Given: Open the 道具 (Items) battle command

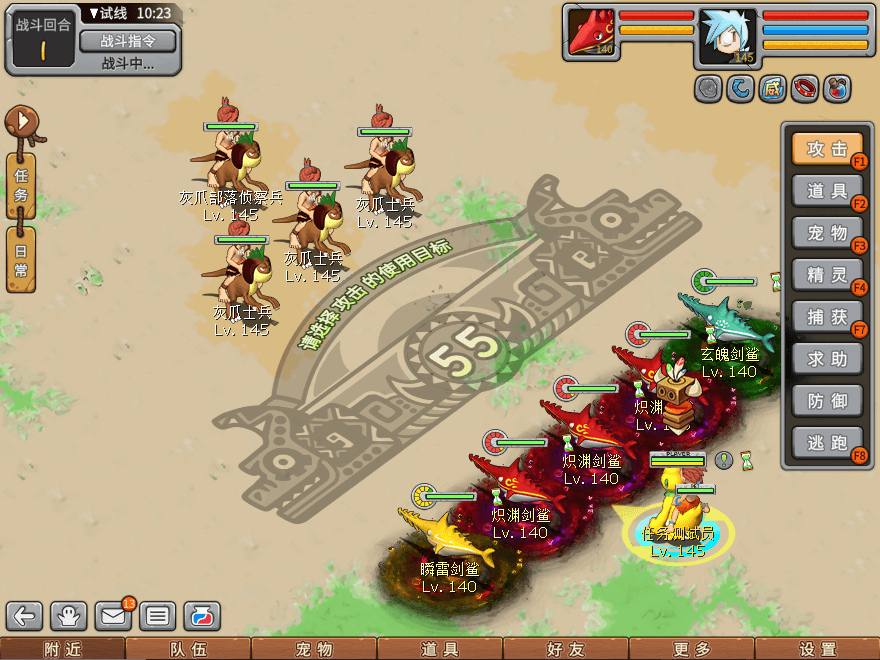Looking at the screenshot, I should [827, 191].
